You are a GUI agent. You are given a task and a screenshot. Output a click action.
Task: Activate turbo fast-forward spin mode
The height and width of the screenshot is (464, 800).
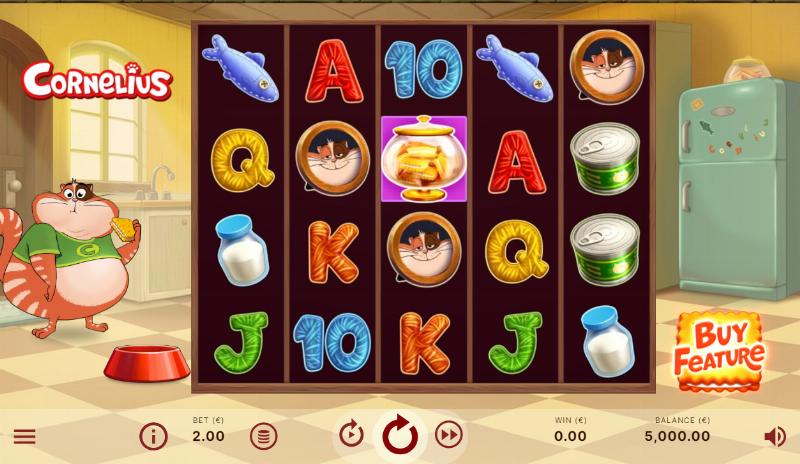(449, 434)
